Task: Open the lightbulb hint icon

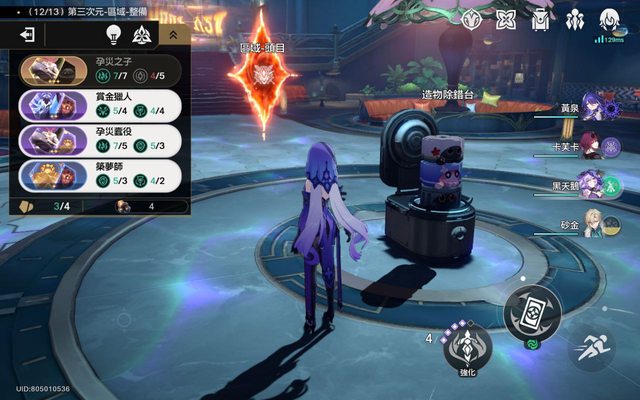Action: (114, 34)
